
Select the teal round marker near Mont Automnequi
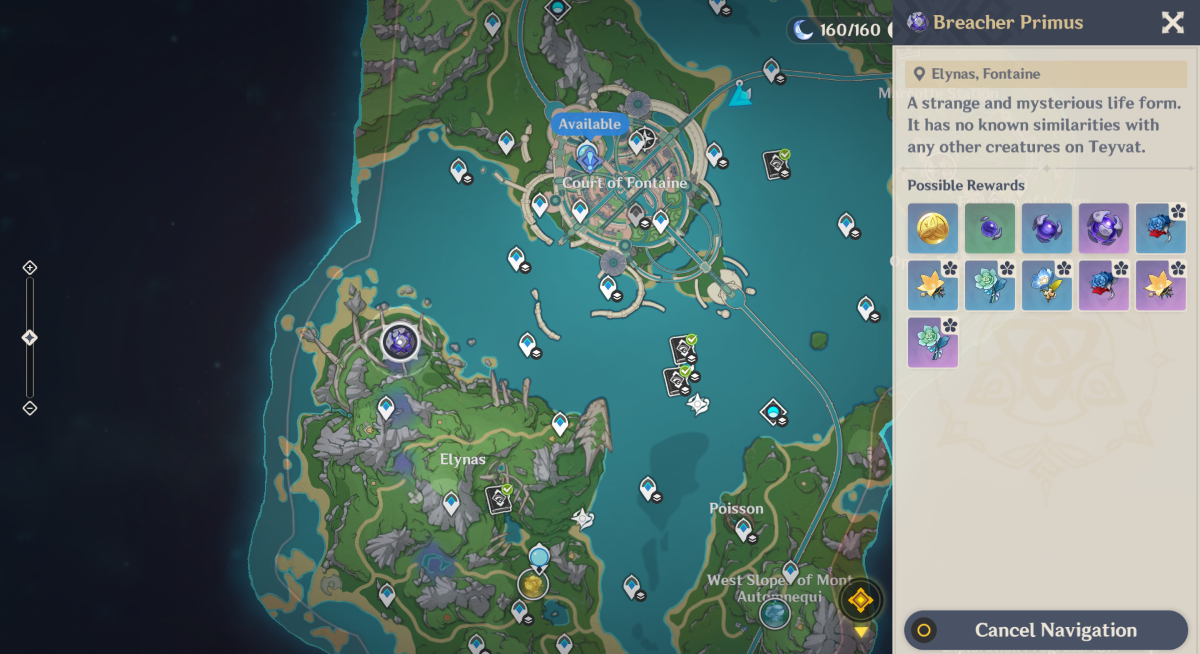775,613
